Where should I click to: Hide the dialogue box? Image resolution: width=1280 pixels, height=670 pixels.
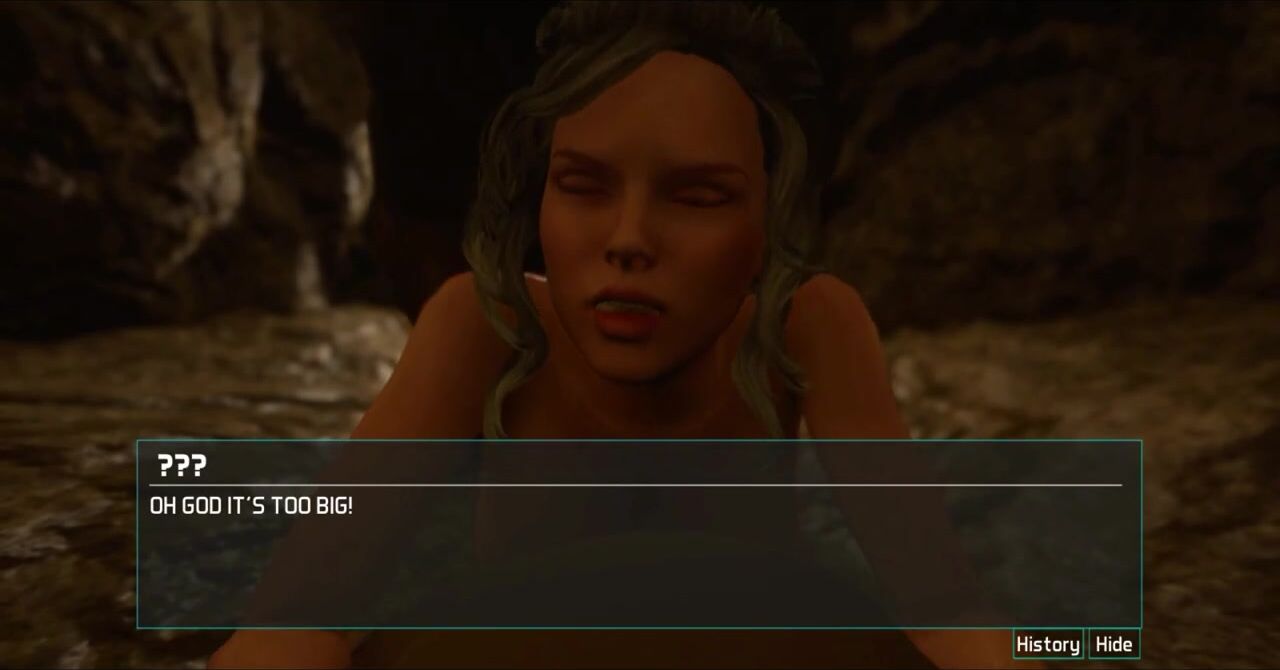pyautogui.click(x=1113, y=644)
